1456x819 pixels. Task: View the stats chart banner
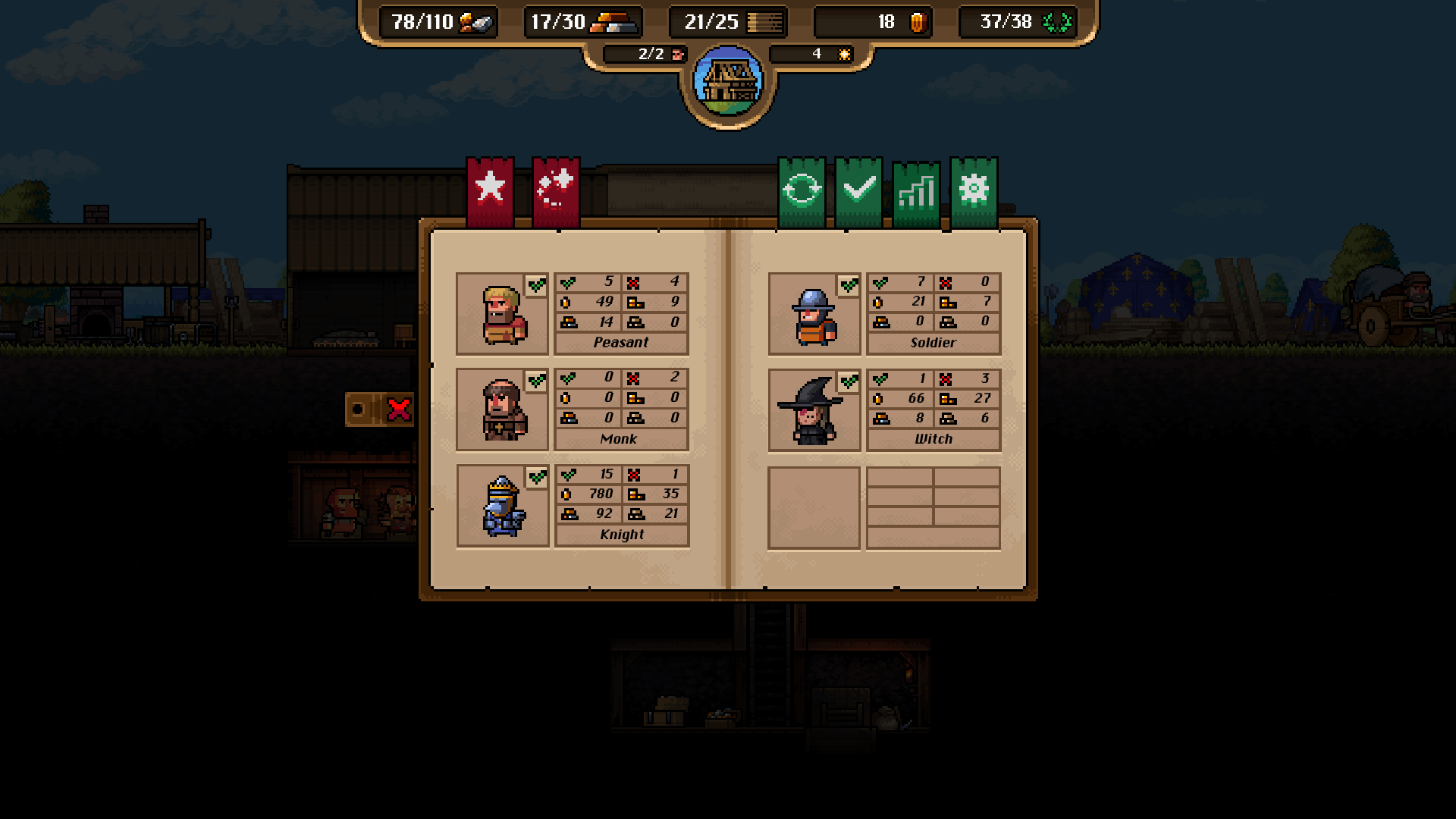[x=915, y=190]
